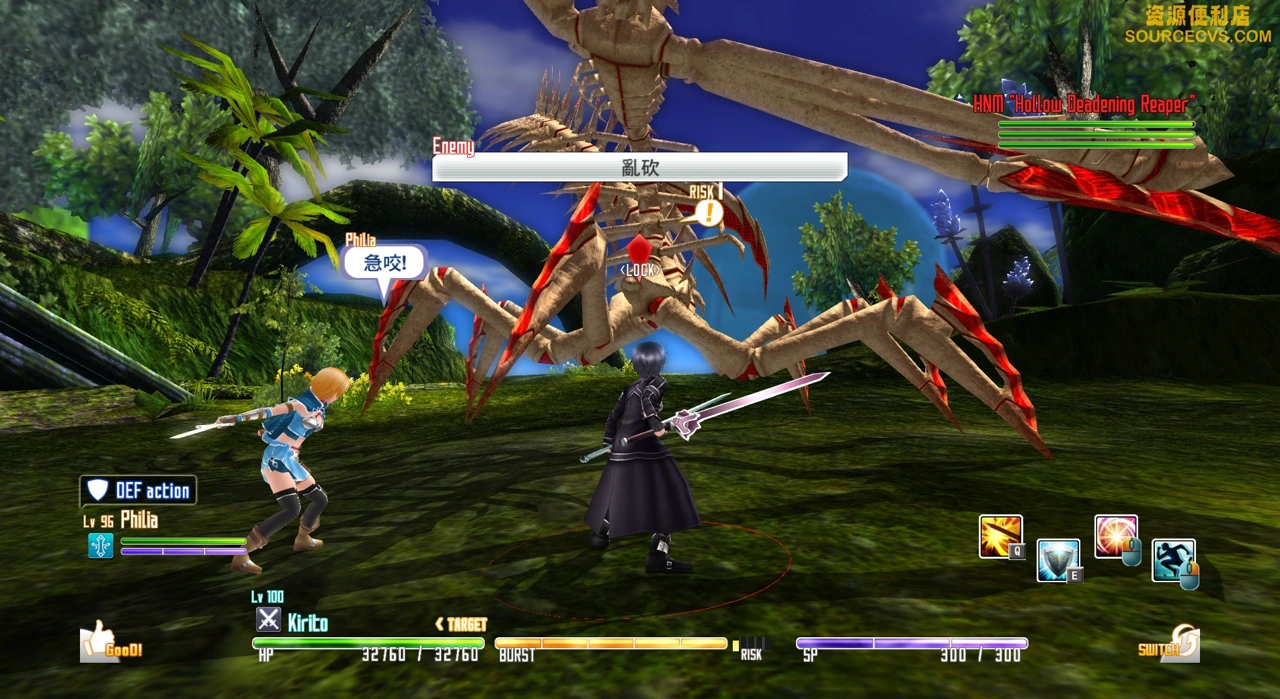Select Philia's dagger weapon icon
1280x699 pixels.
(x=101, y=545)
